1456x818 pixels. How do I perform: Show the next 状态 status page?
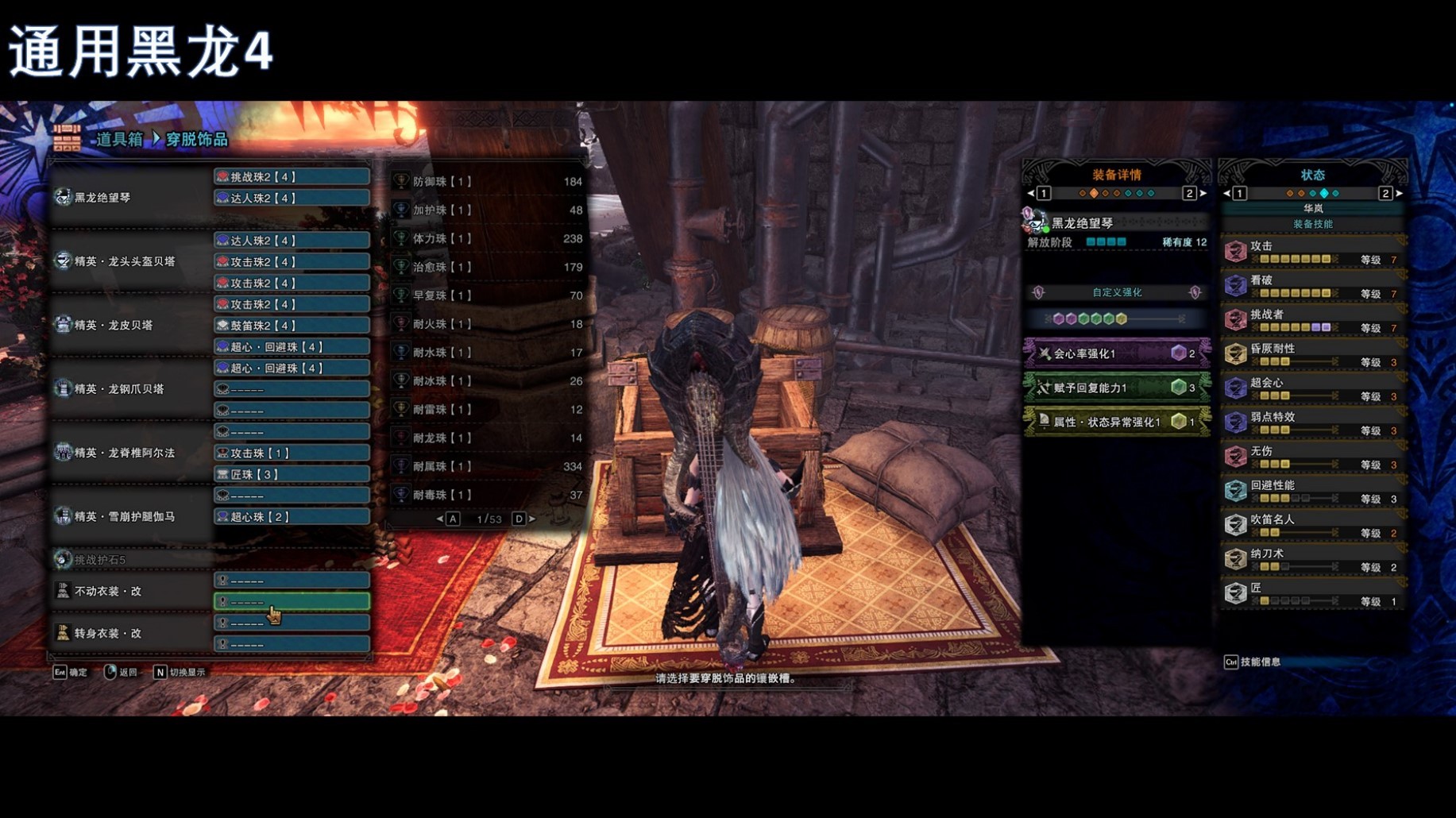1400,193
